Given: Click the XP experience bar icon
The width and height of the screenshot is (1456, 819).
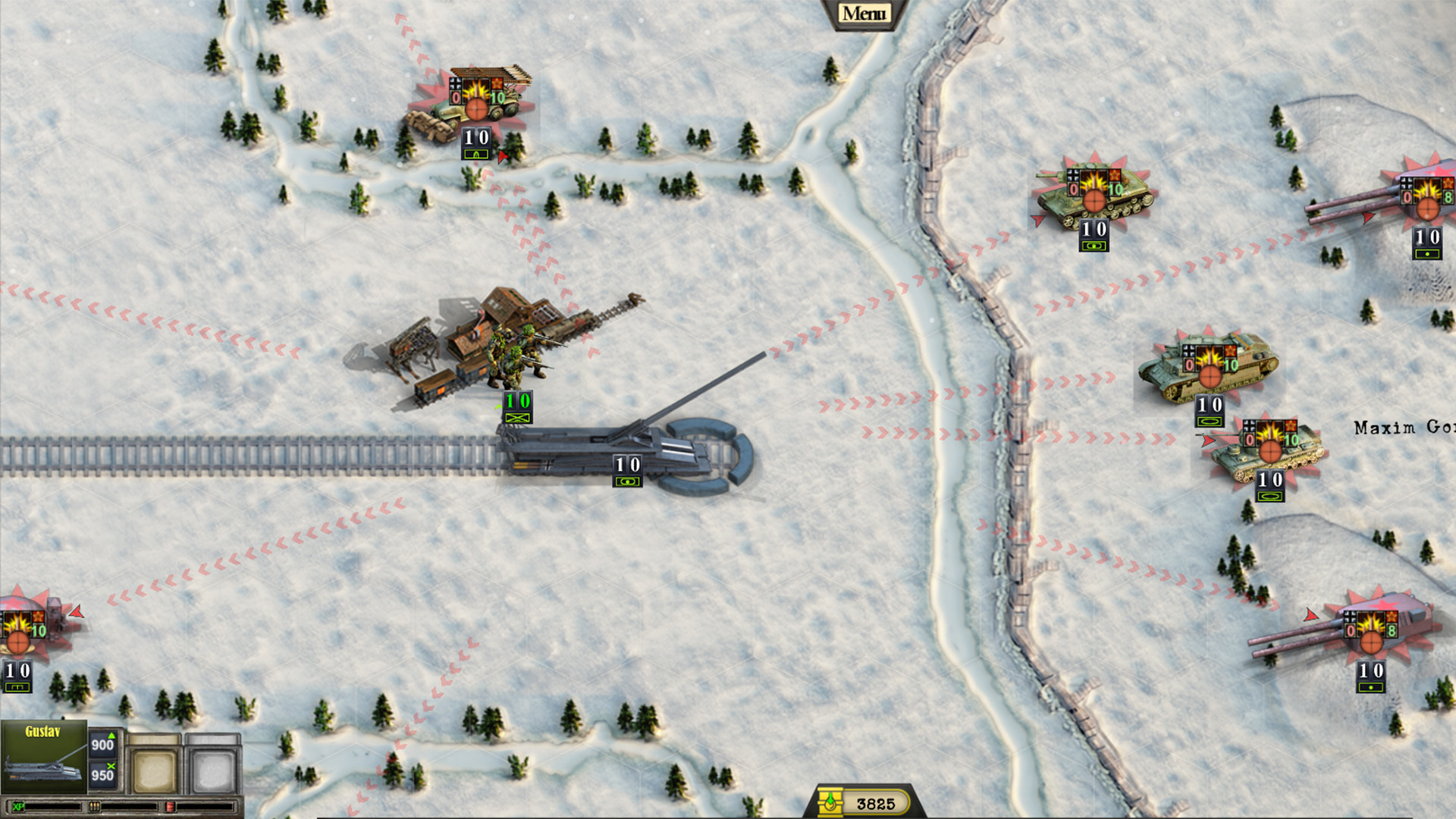Looking at the screenshot, I should click(x=17, y=806).
